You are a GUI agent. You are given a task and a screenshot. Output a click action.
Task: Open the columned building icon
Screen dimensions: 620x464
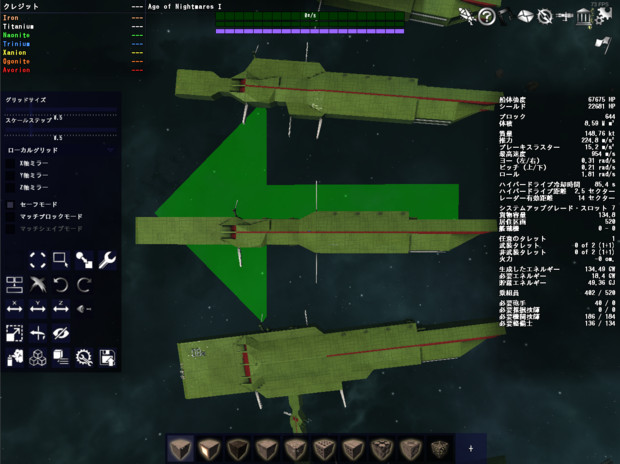click(x=584, y=16)
